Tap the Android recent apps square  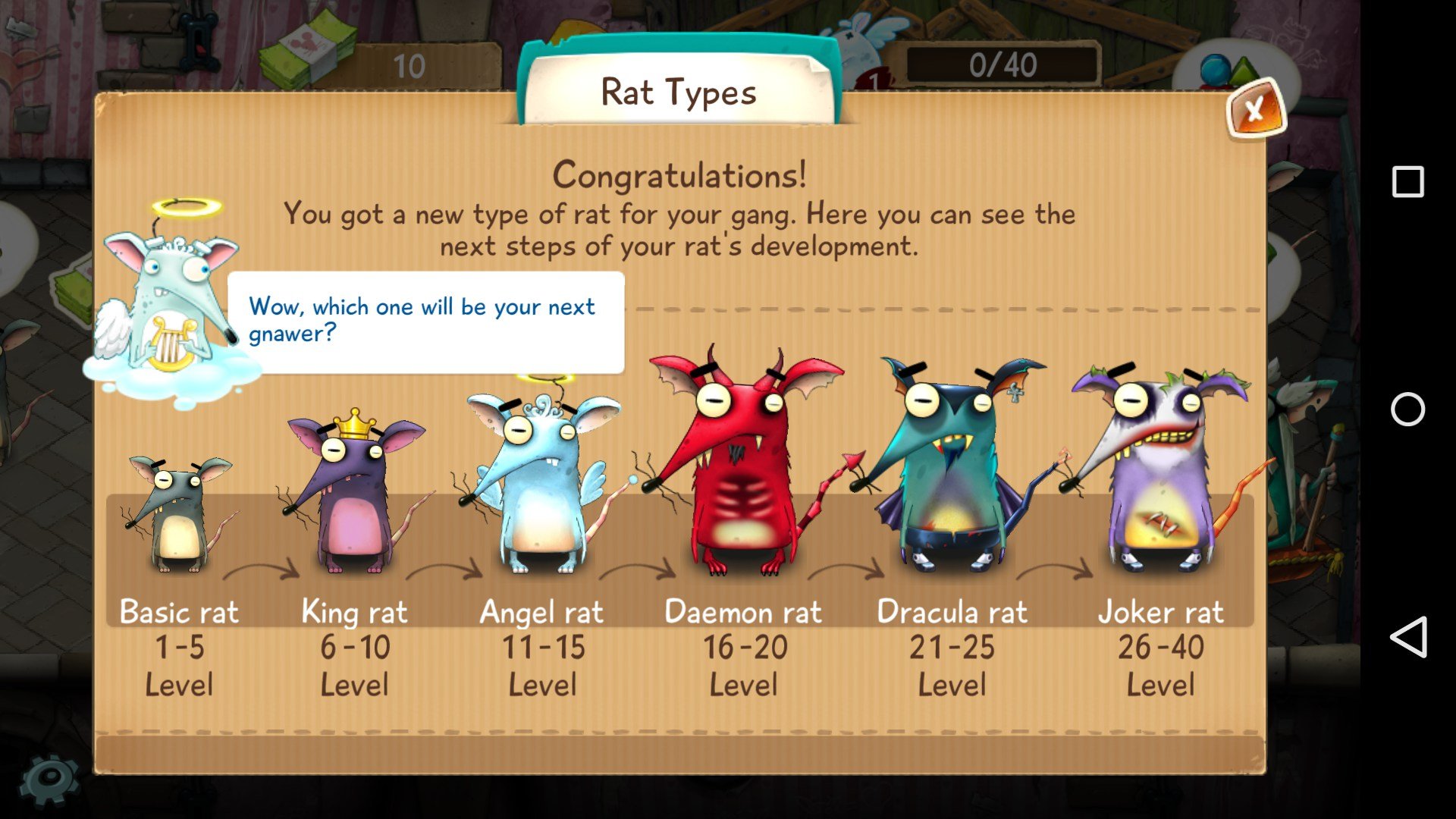click(x=1407, y=182)
